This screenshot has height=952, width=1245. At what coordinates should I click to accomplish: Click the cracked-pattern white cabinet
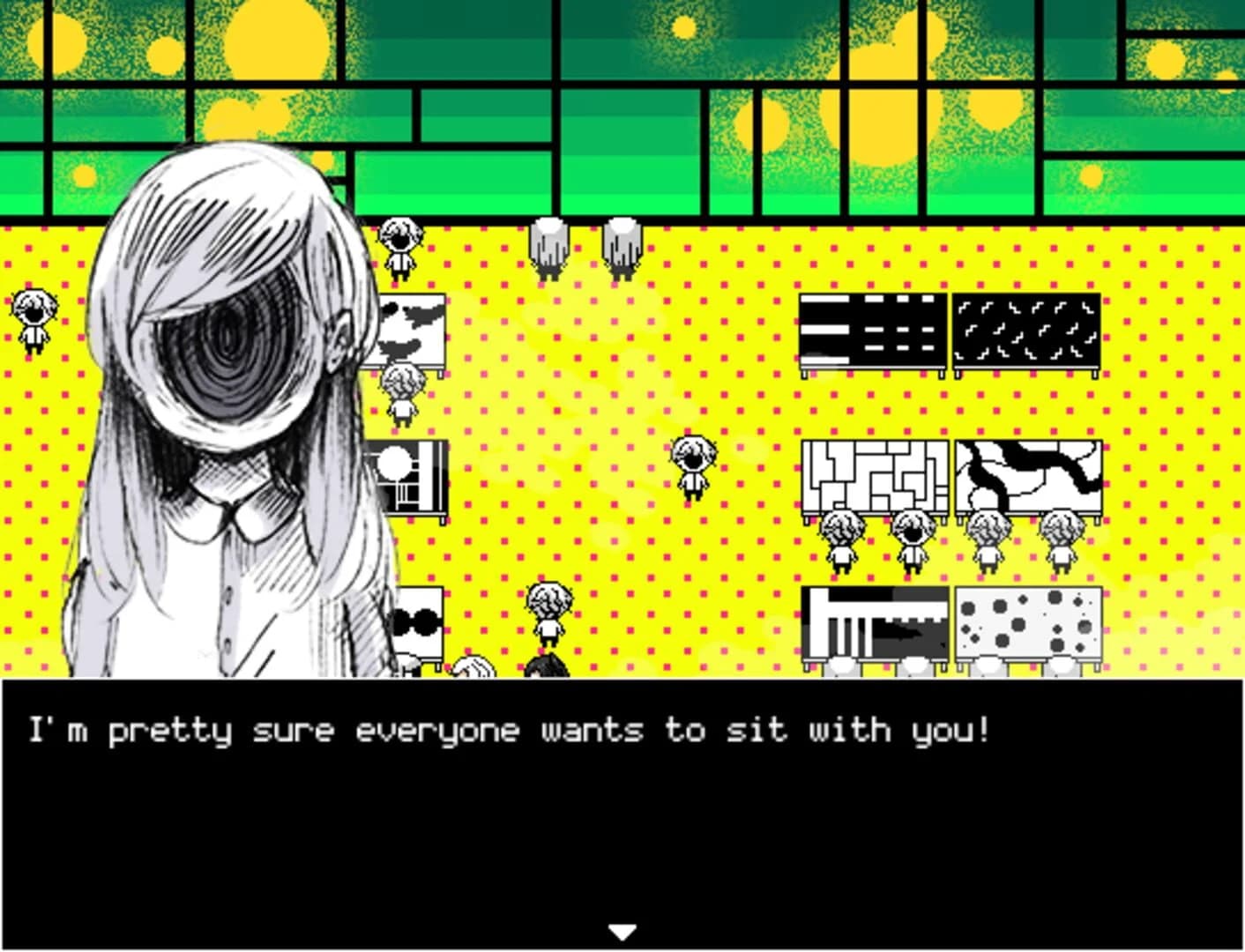(1027, 476)
